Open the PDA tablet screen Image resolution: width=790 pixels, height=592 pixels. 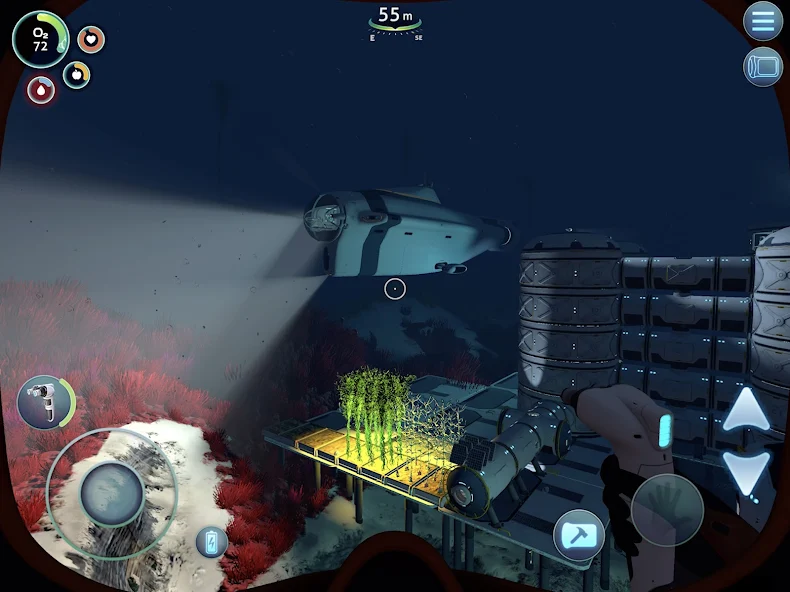pos(763,67)
